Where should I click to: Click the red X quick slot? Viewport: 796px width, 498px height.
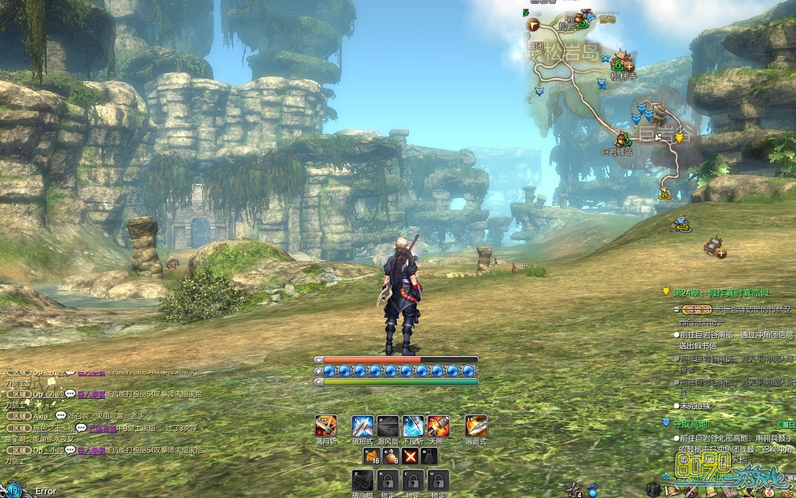pos(409,456)
